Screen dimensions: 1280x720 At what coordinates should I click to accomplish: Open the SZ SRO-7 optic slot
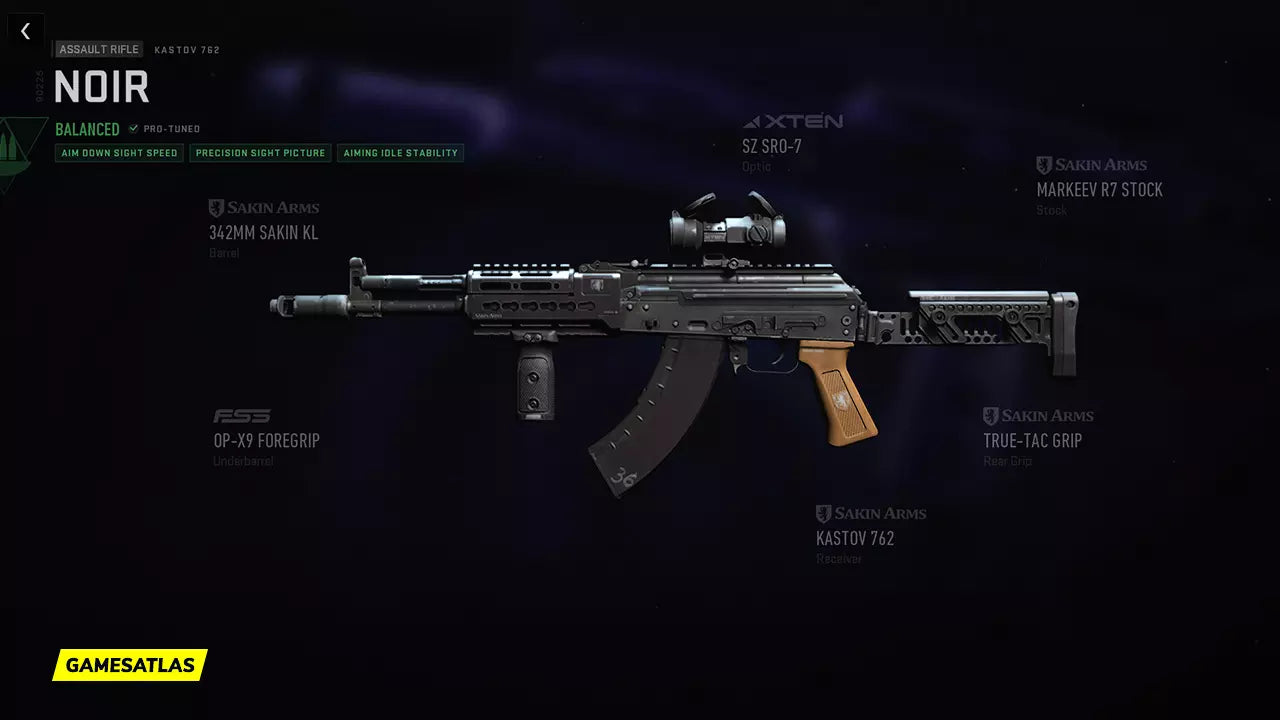coord(772,146)
